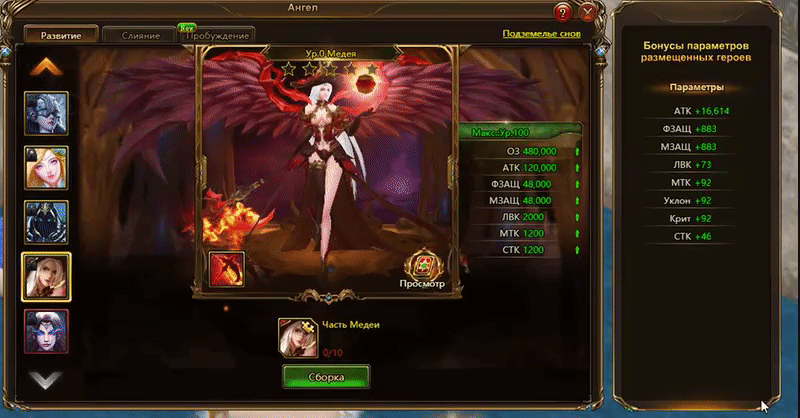The image size is (800, 418).
Task: Pick the masked silver-haired angel portrait
Action: point(47,113)
